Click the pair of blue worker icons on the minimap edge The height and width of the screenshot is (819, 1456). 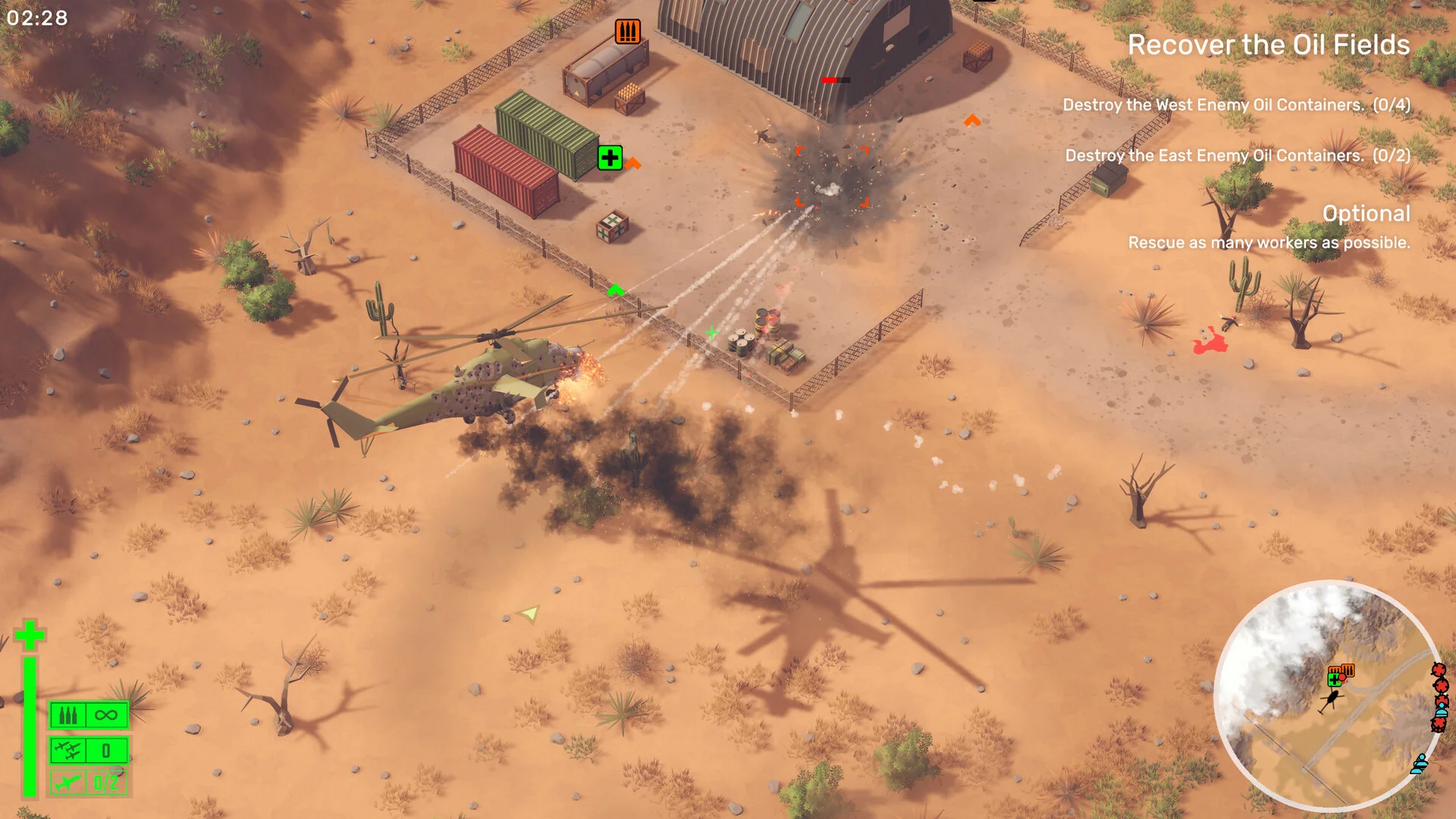(x=1420, y=763)
